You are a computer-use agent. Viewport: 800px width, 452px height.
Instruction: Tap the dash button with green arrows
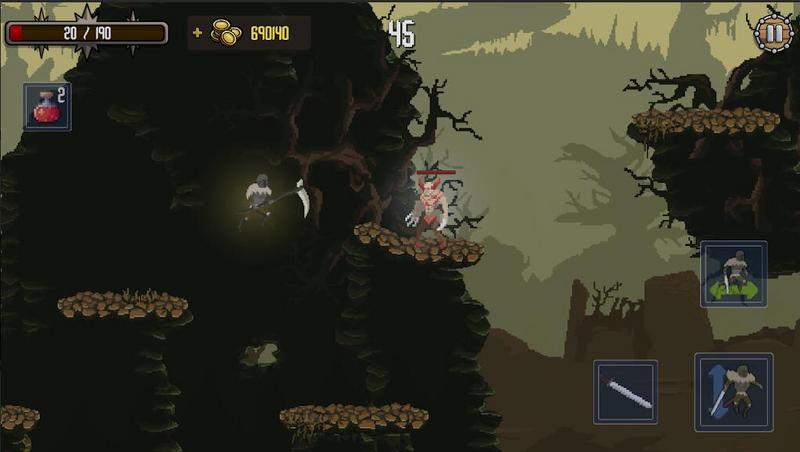(734, 274)
